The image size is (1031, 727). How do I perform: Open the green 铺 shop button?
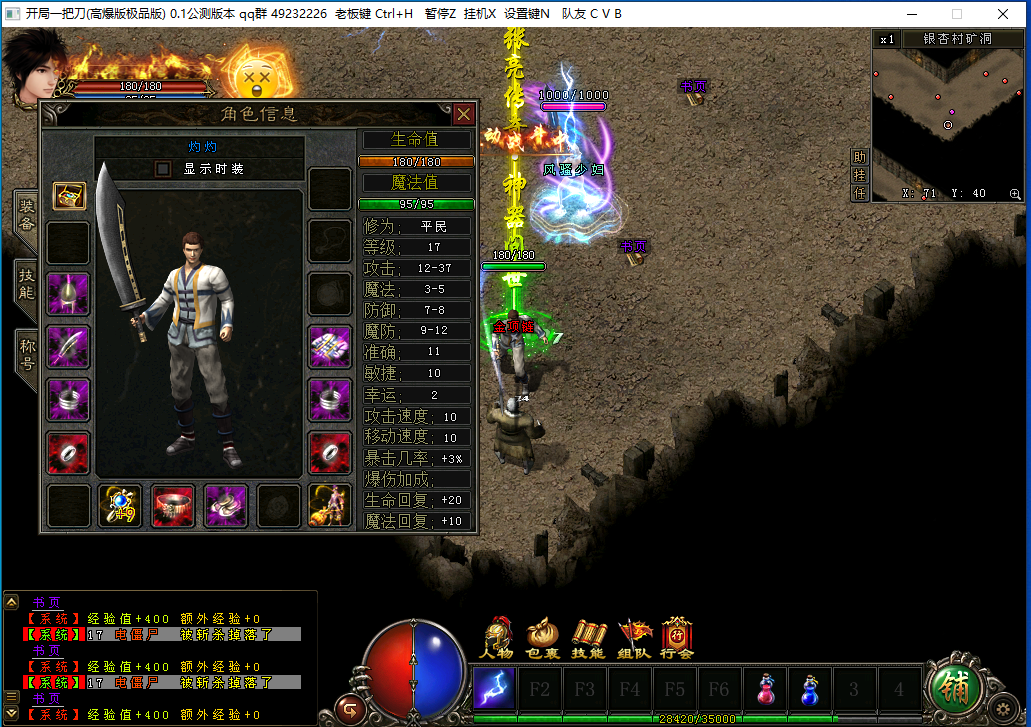click(x=955, y=687)
